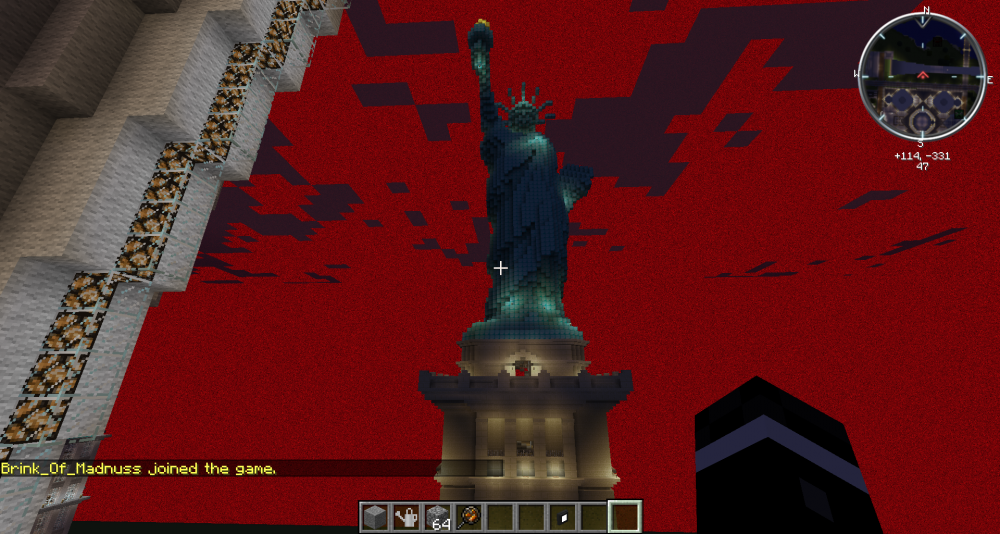The width and height of the screenshot is (1000, 534).
Task: Select the smooth stone block hotbar slot
Action: pyautogui.click(x=375, y=517)
